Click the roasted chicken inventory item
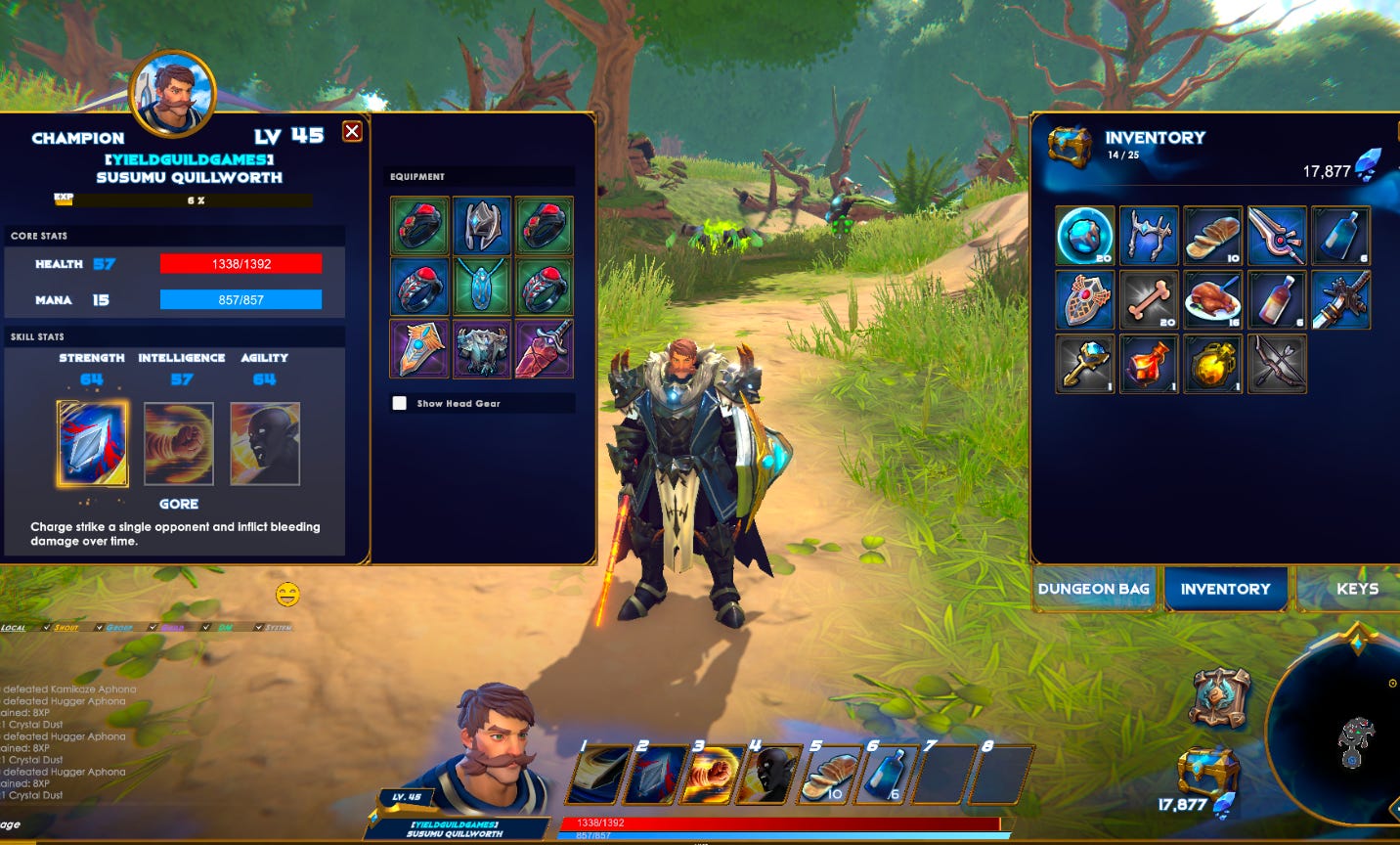The height and width of the screenshot is (845, 1400). [x=1212, y=299]
